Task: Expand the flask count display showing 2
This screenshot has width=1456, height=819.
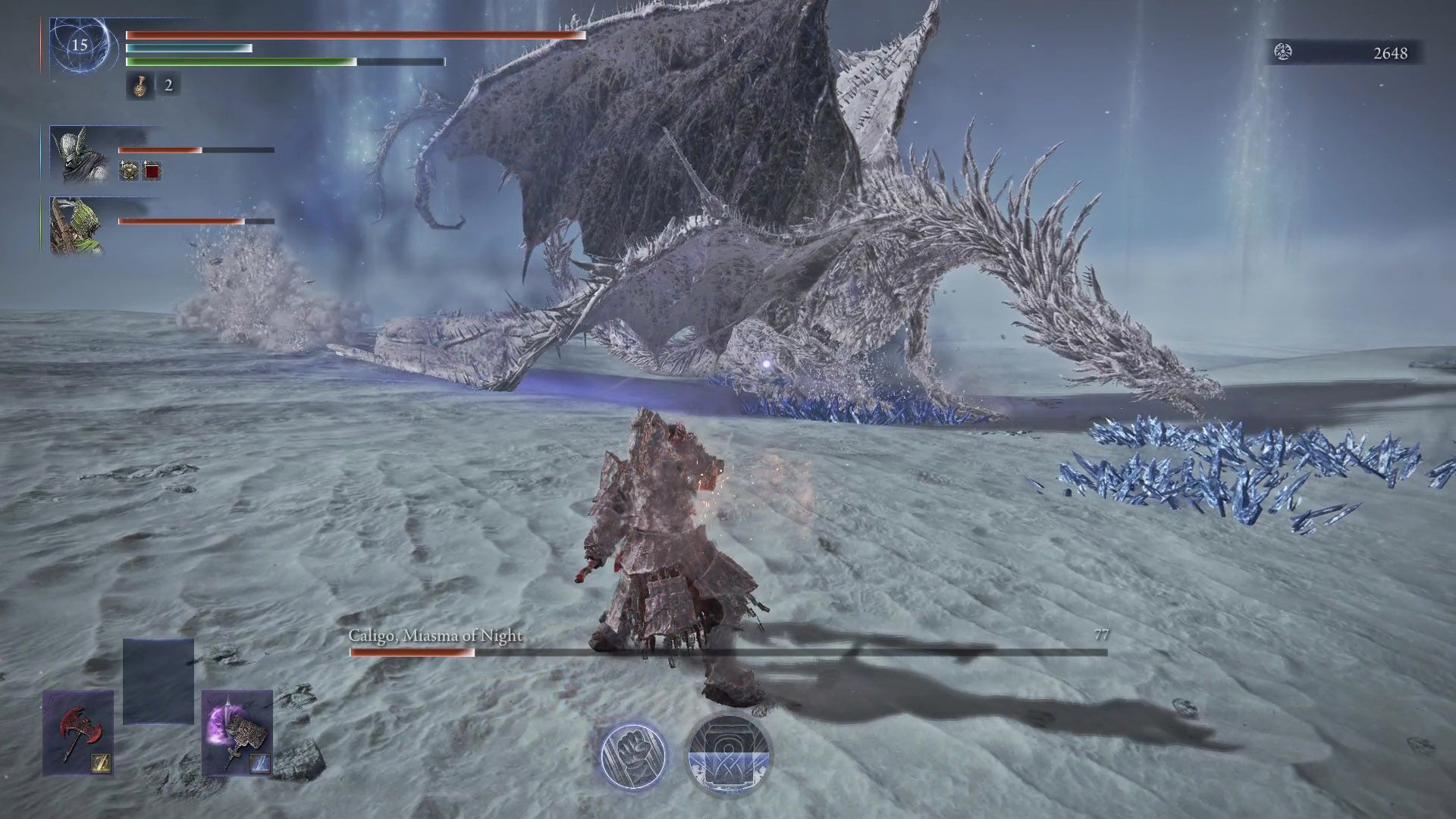Action: click(168, 86)
